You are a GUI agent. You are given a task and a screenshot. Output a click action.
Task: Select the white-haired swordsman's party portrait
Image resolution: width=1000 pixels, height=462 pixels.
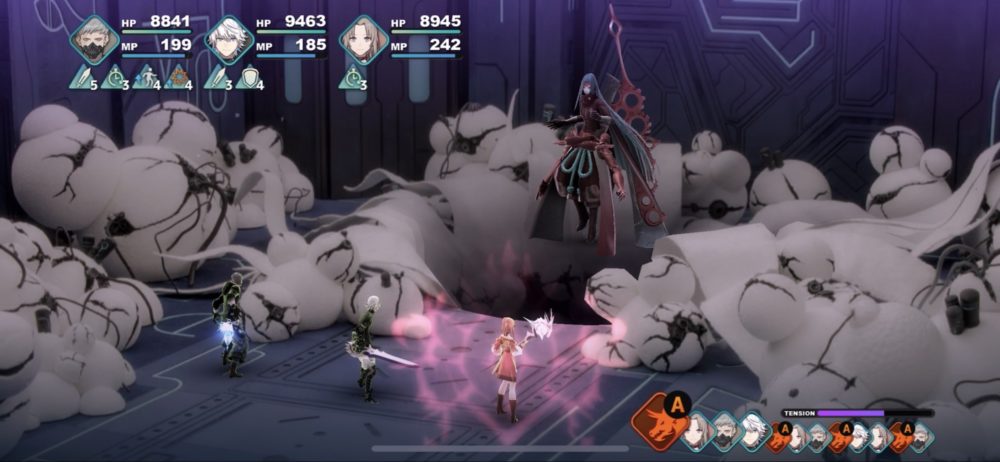pos(229,40)
